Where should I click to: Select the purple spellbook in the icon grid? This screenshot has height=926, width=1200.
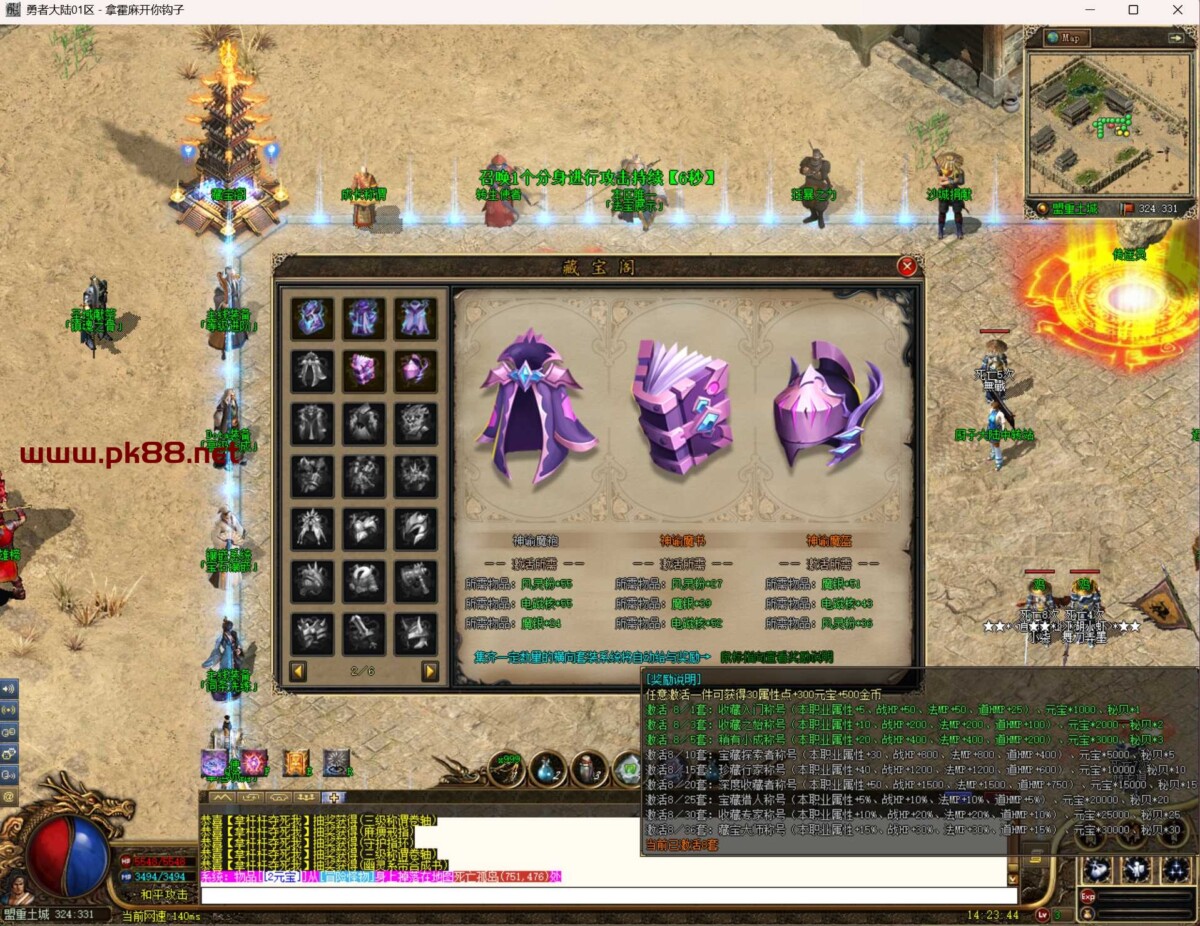[x=364, y=371]
